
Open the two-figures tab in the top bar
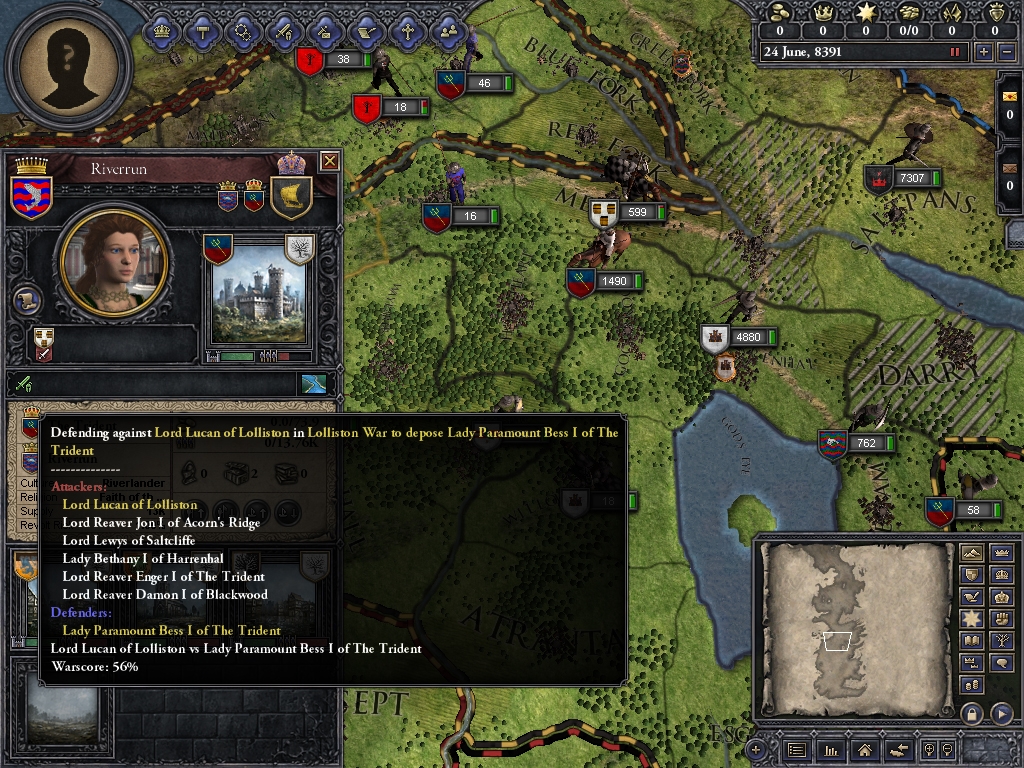click(x=449, y=31)
